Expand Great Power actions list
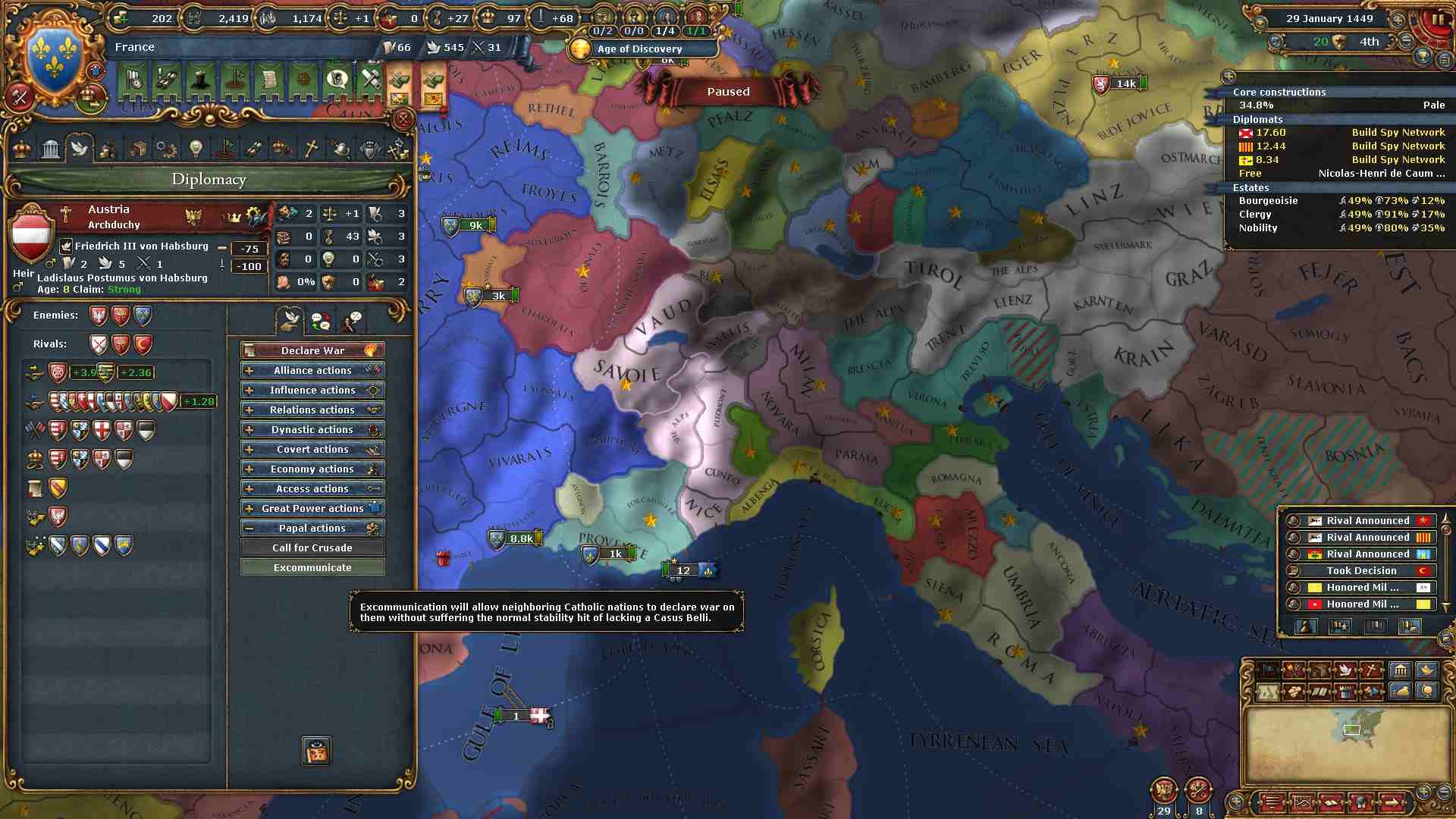The width and height of the screenshot is (1456, 819). tap(312, 508)
